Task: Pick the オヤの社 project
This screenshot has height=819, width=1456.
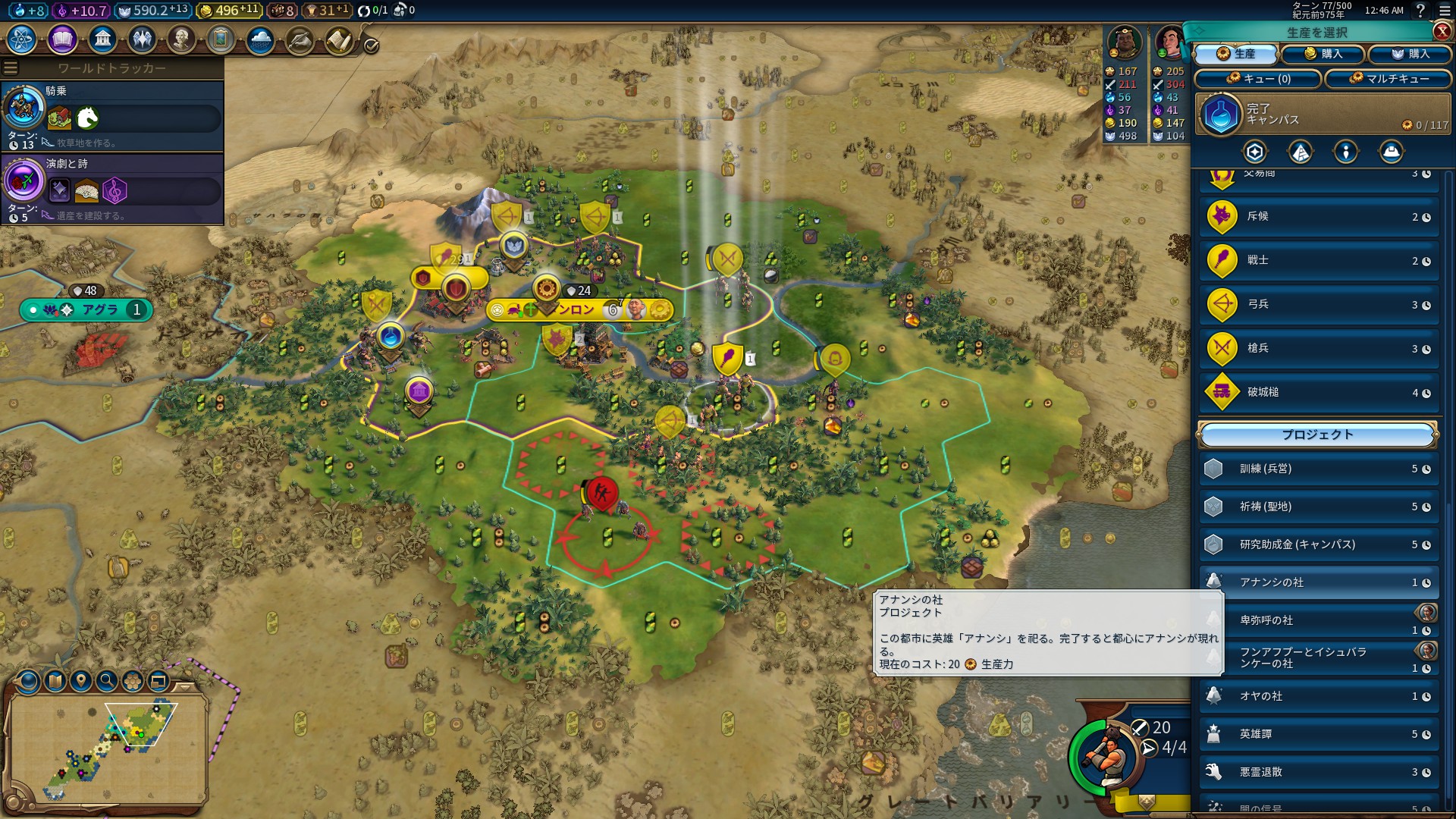Action: [1319, 696]
